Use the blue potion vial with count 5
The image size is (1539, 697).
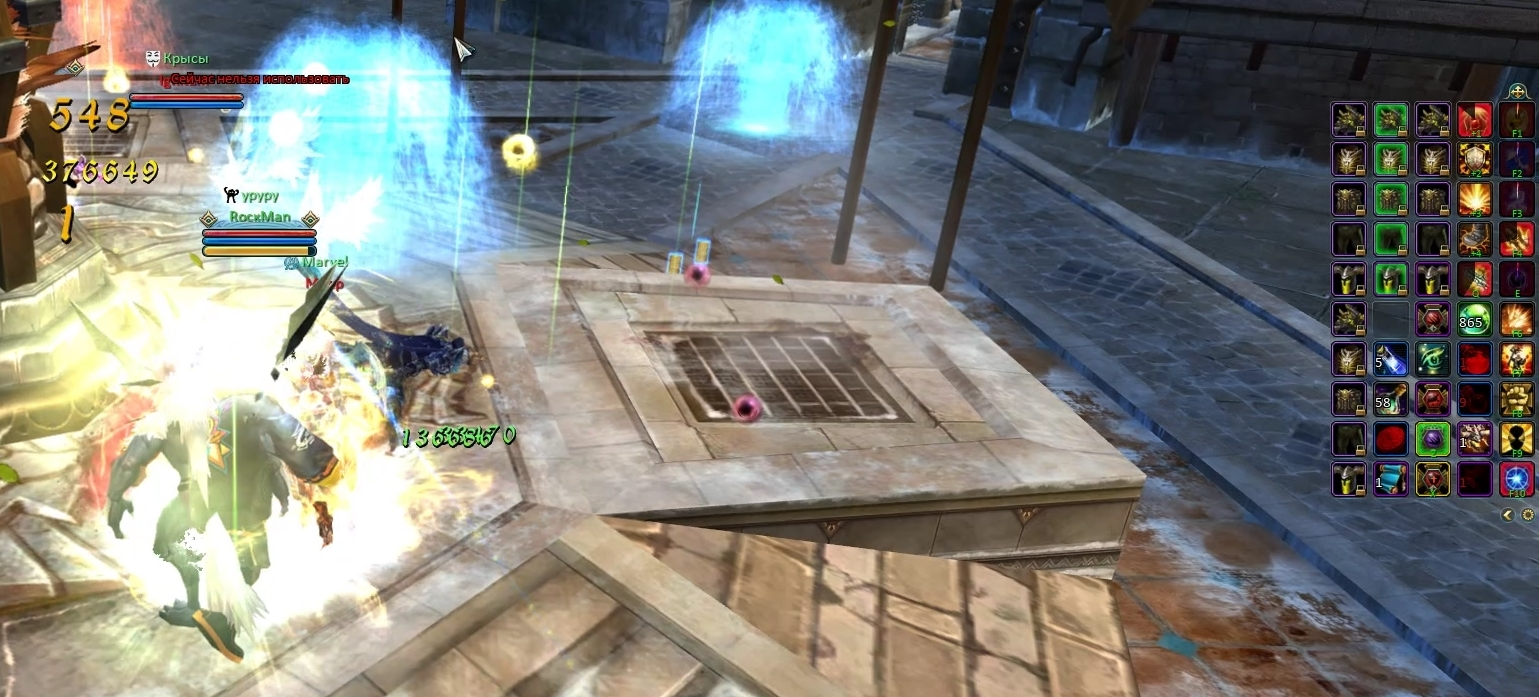[x=1390, y=359]
